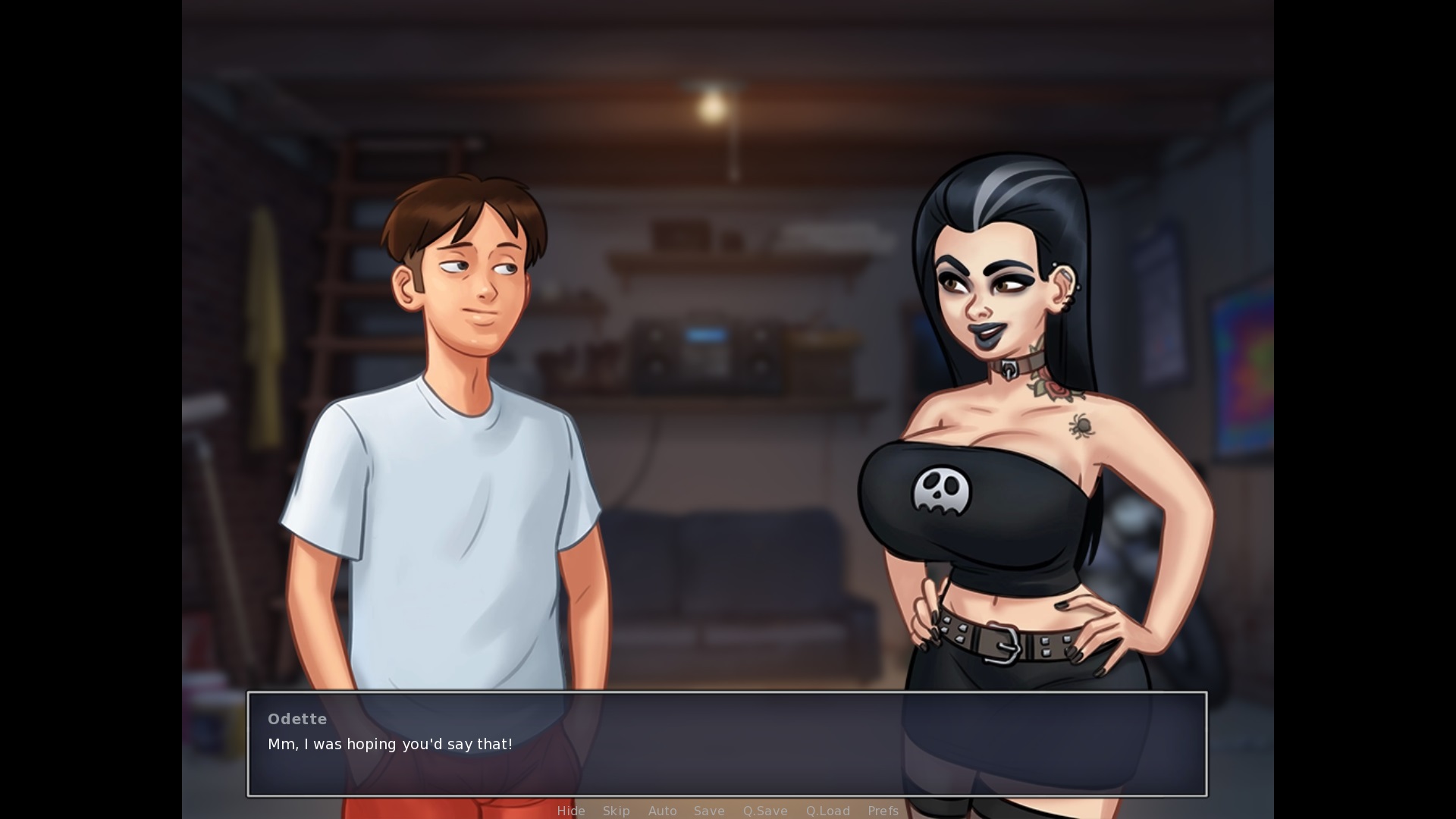The image size is (1456, 819).
Task: Hide the dialogue interface
Action: click(571, 811)
